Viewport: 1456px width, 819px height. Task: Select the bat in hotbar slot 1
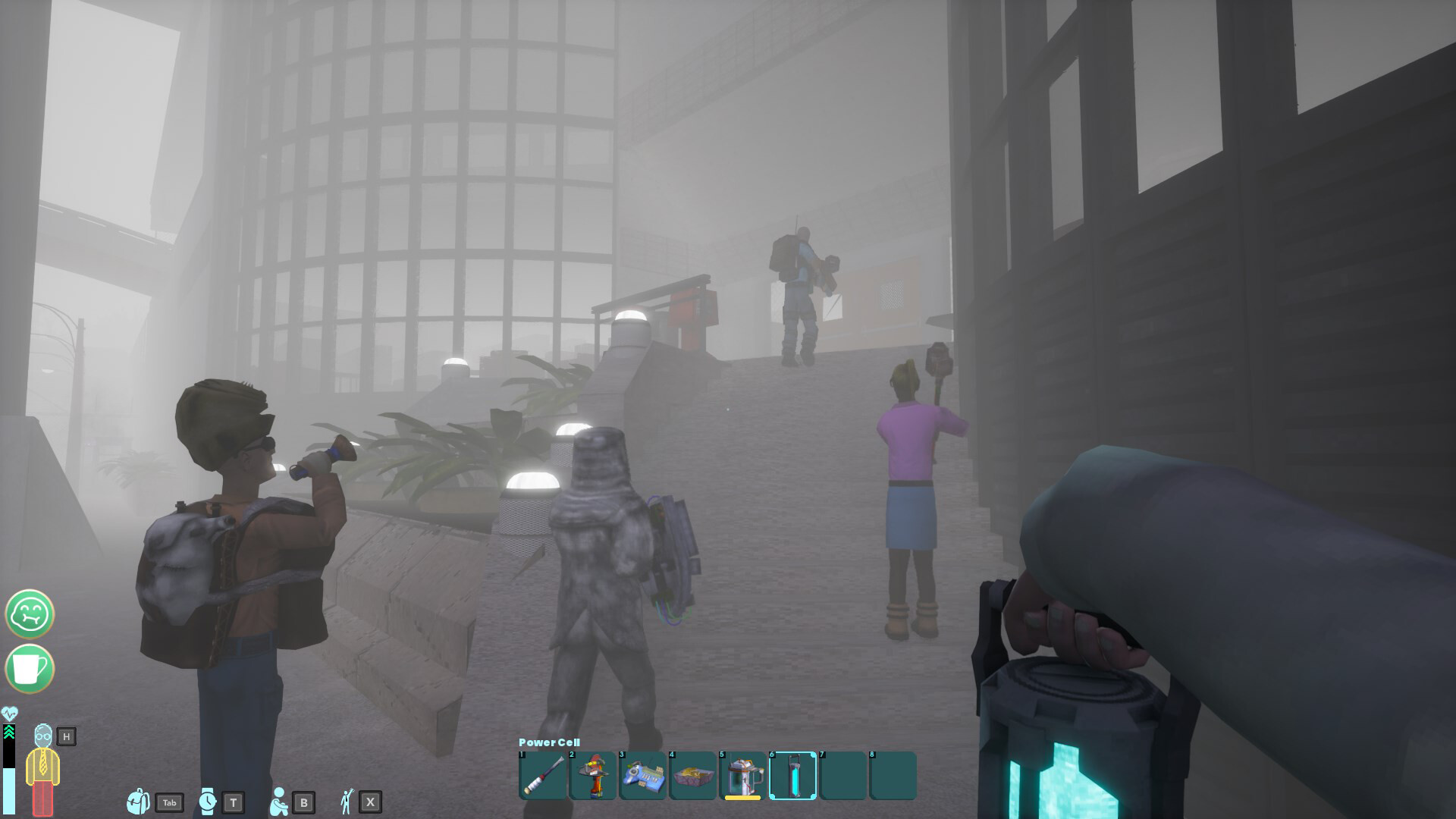tap(543, 775)
